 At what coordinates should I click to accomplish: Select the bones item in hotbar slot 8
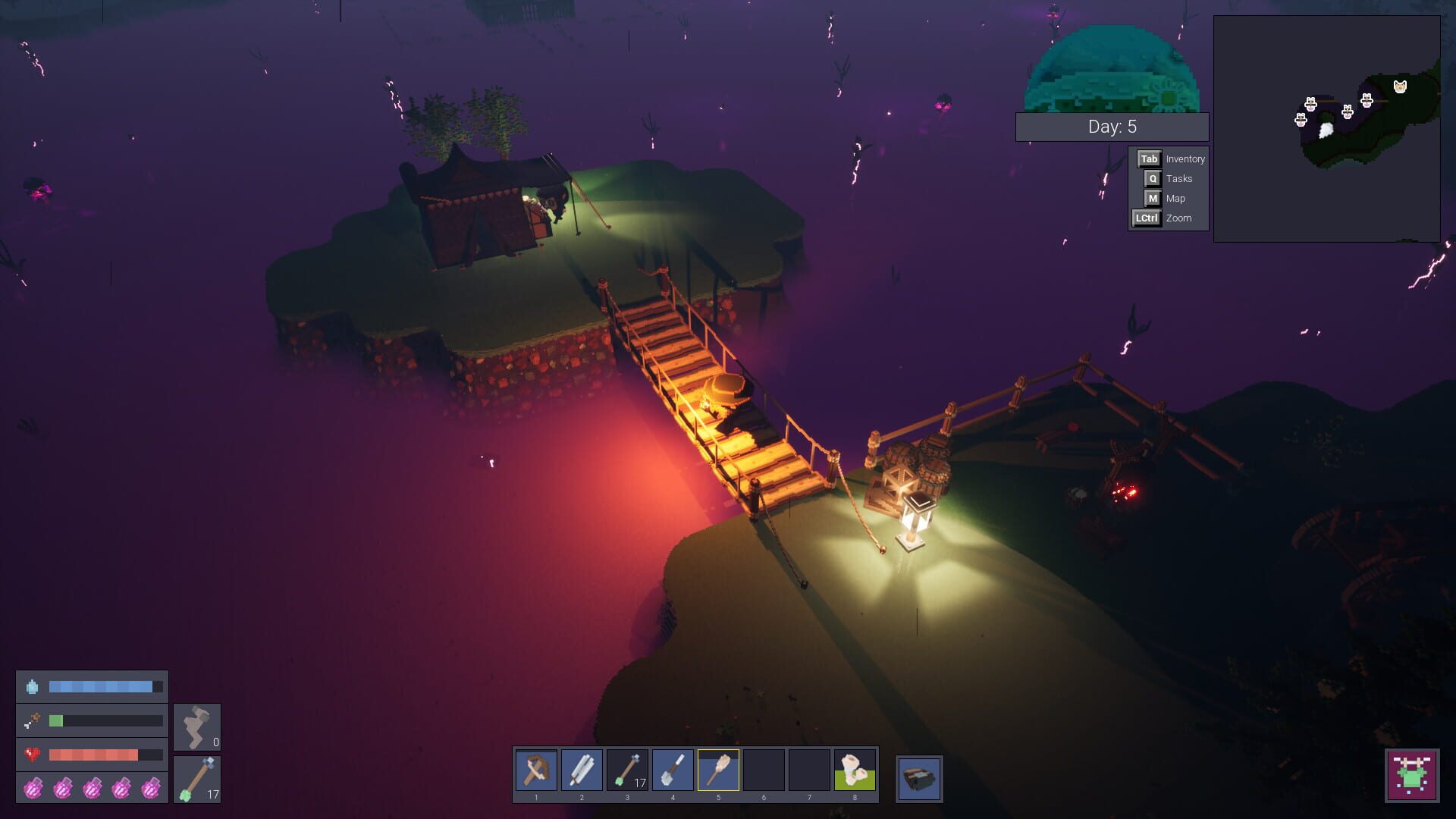click(x=855, y=770)
